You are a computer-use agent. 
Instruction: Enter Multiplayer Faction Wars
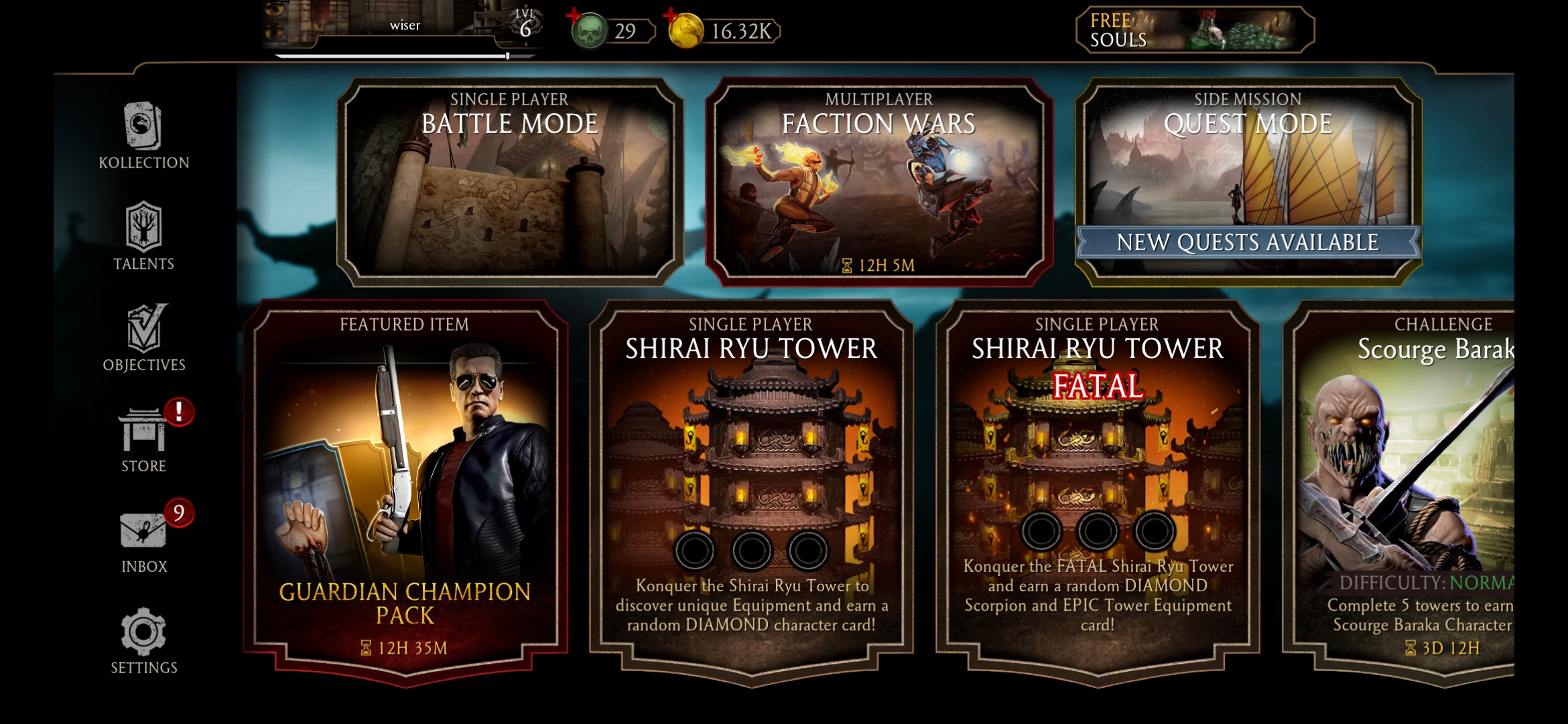point(878,182)
